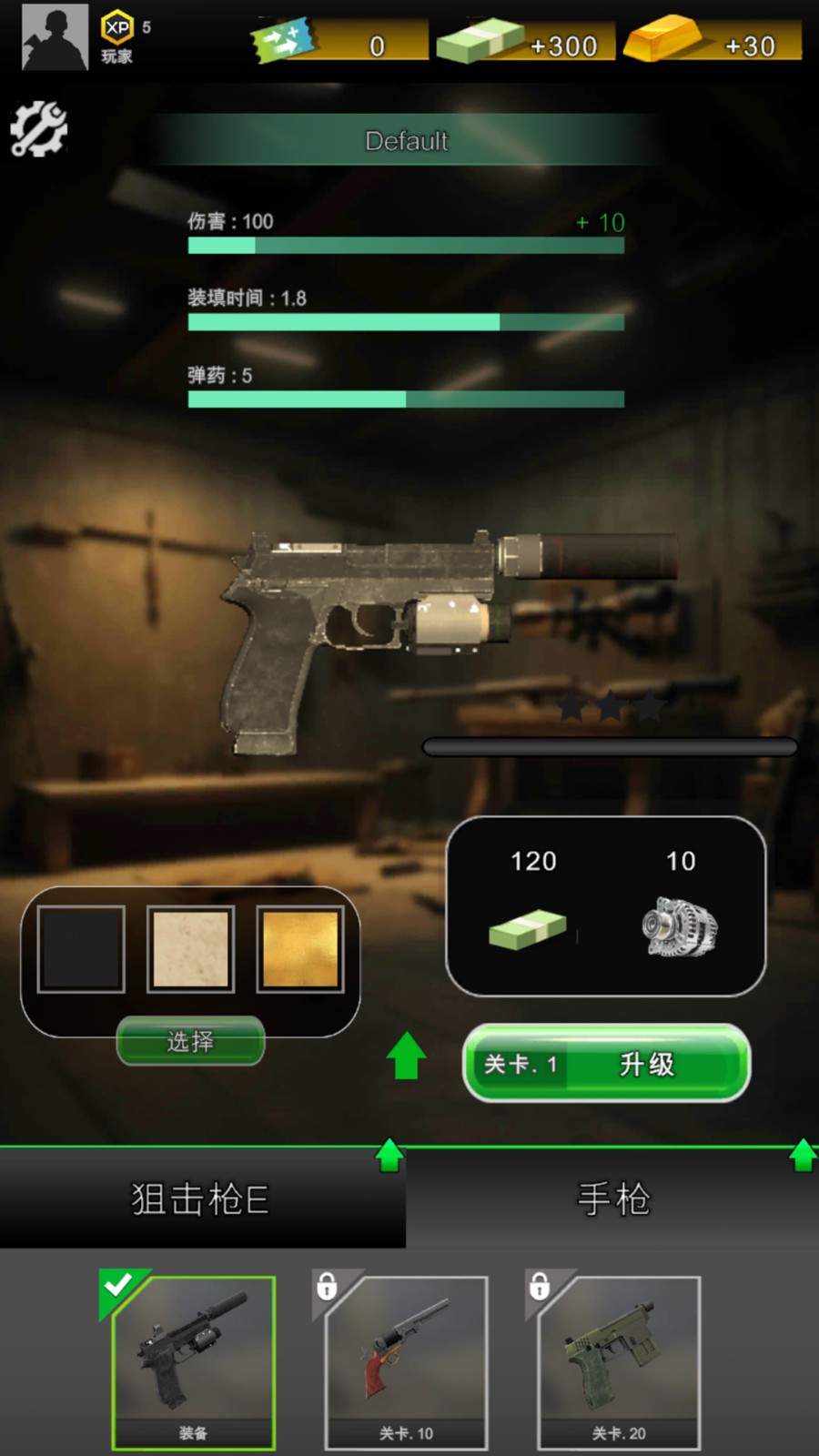The width and height of the screenshot is (819, 1456).
Task: Switch to the 狙击枪E sniper tab
Action: (x=200, y=1198)
